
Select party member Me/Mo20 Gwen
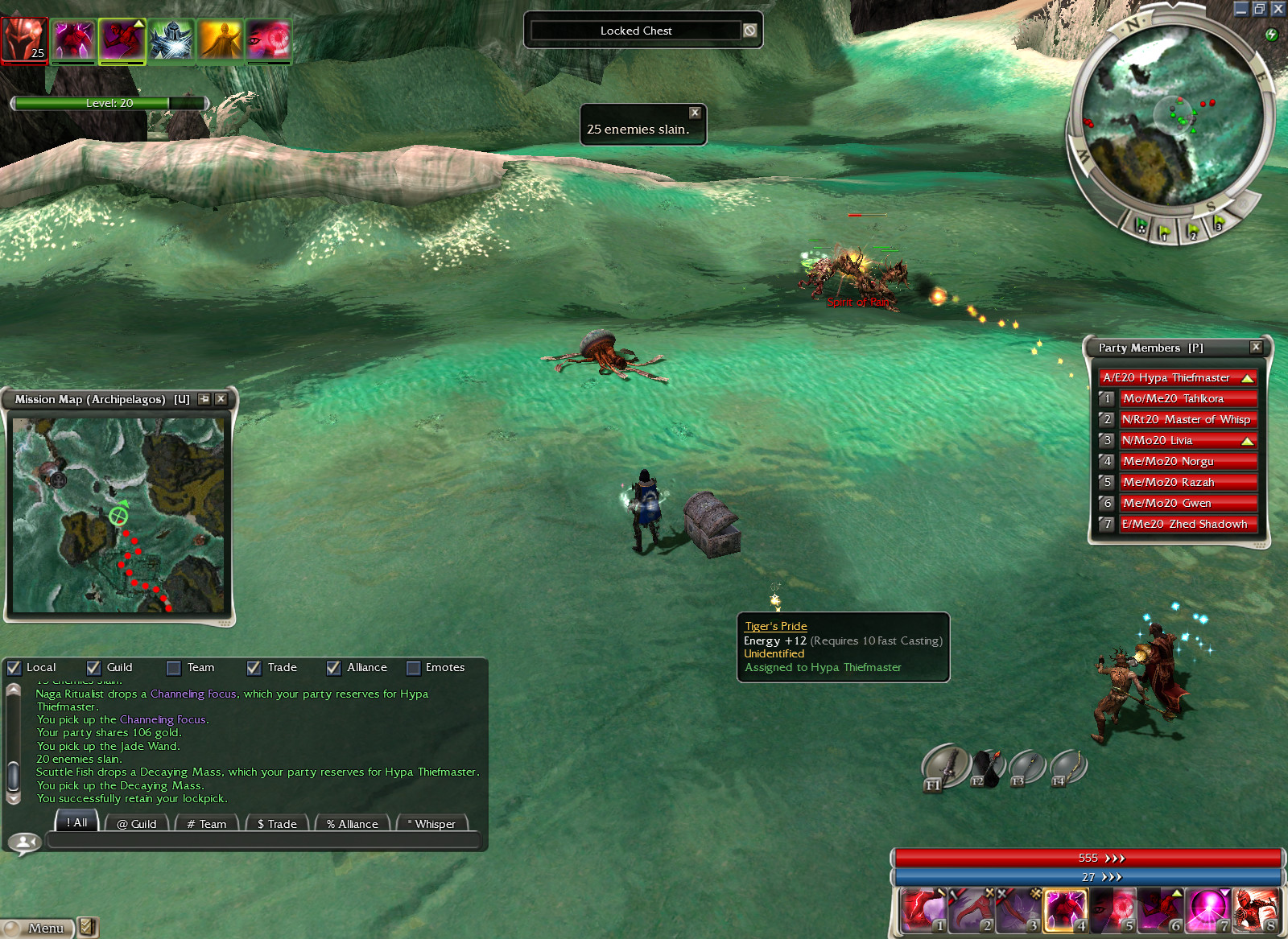click(1187, 503)
